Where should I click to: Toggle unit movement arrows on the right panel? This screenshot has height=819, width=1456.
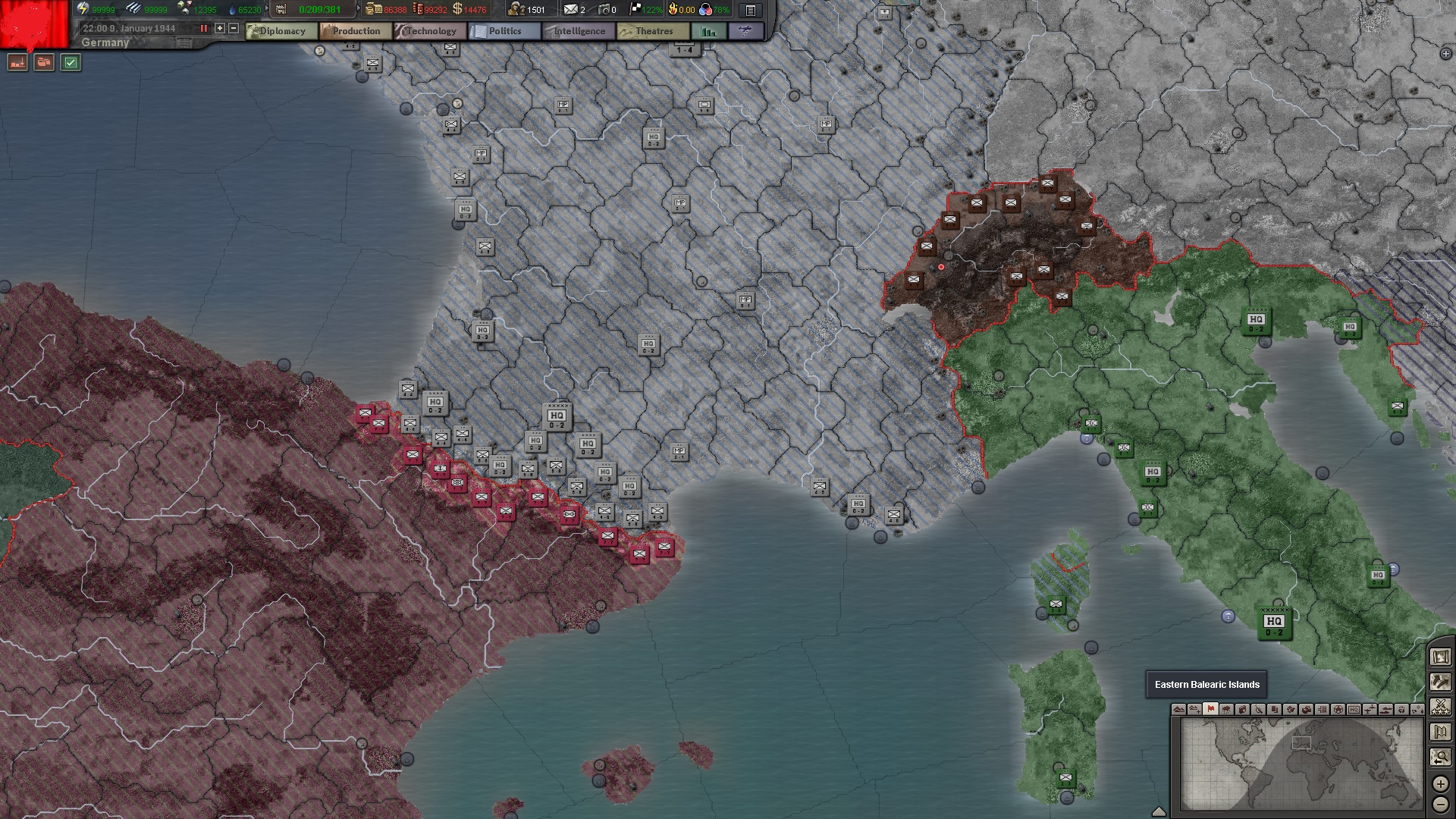(x=1439, y=682)
